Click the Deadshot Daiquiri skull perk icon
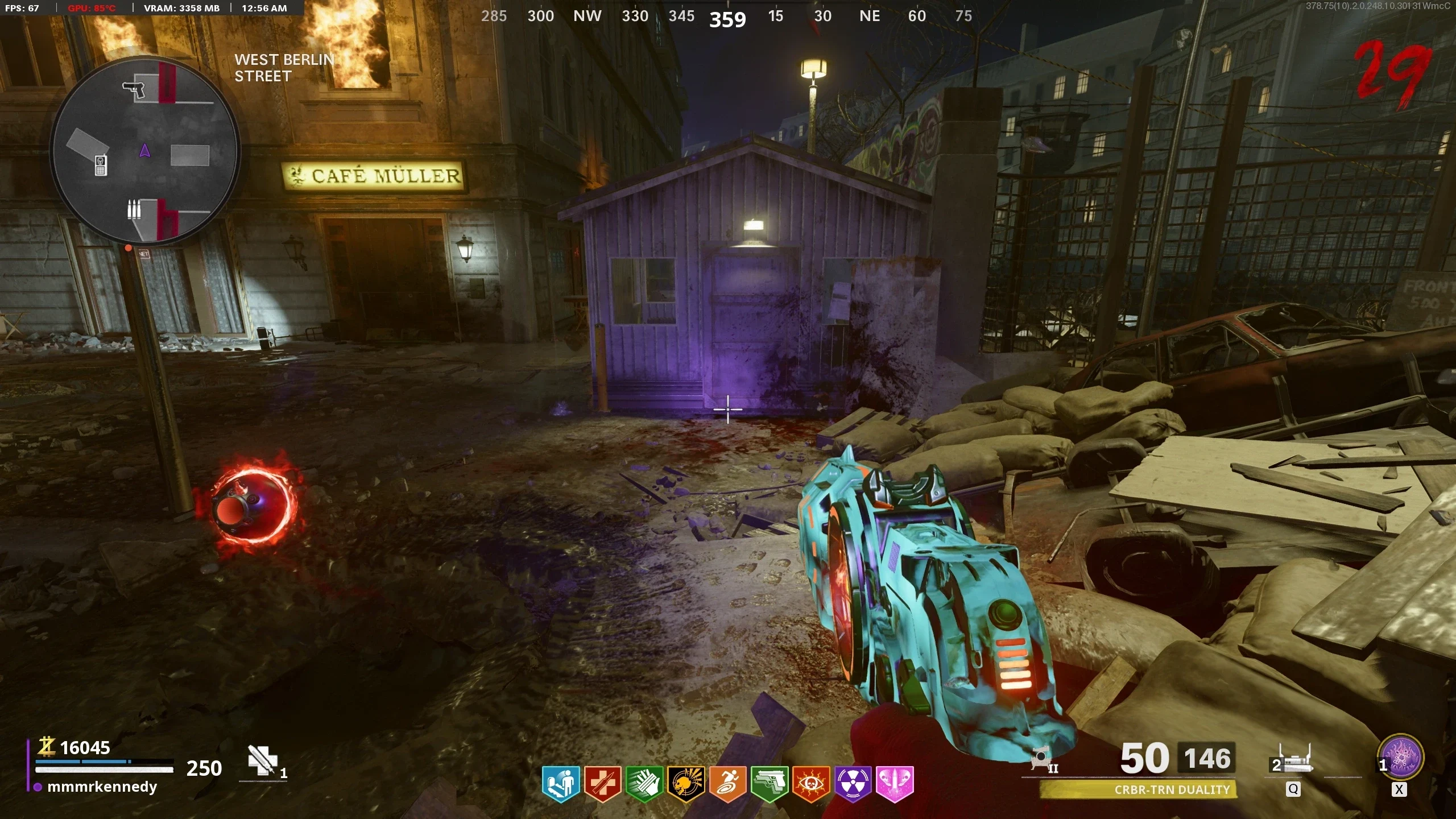Image resolution: width=1456 pixels, height=819 pixels. tap(686, 784)
